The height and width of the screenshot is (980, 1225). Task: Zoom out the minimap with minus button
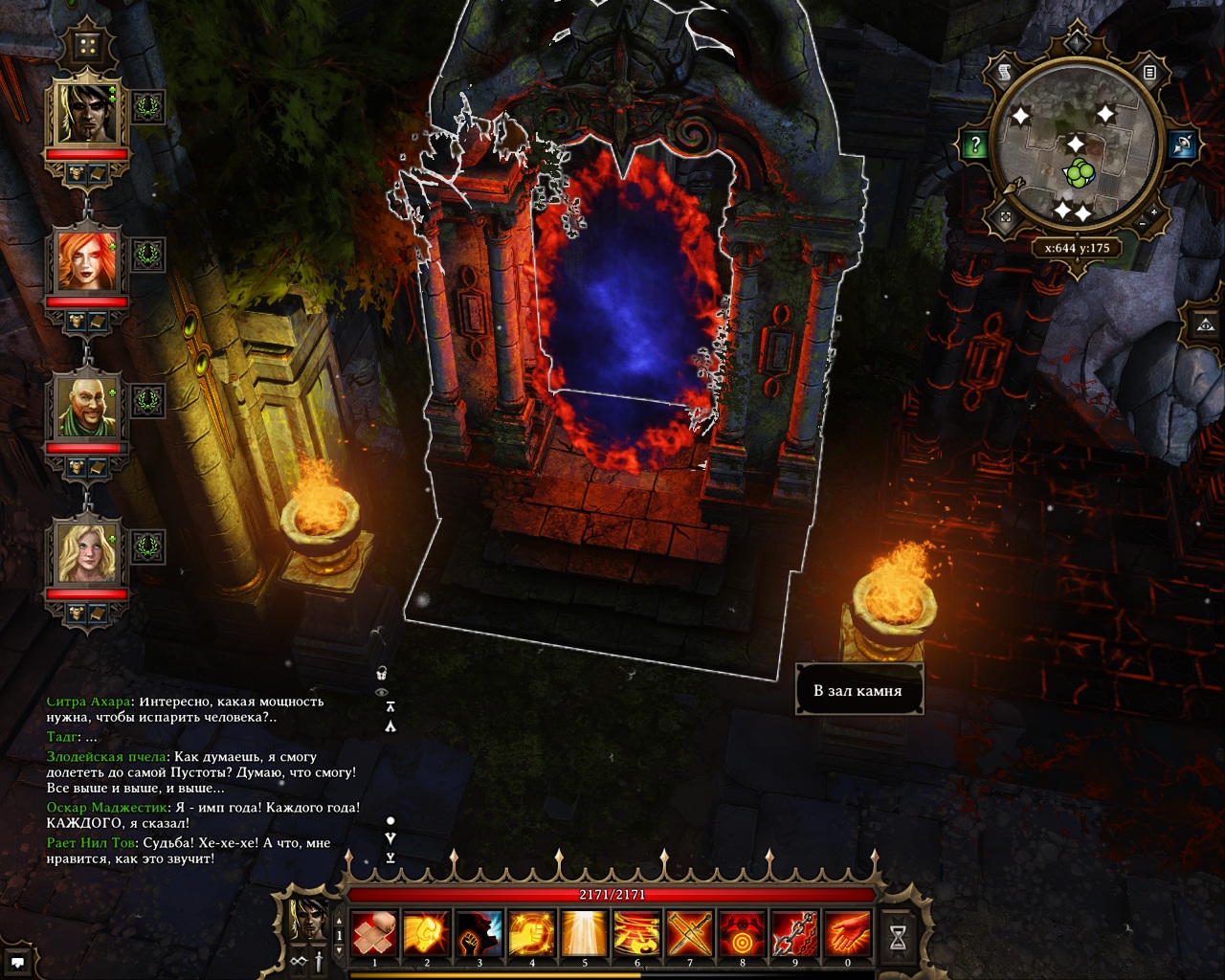[1141, 224]
